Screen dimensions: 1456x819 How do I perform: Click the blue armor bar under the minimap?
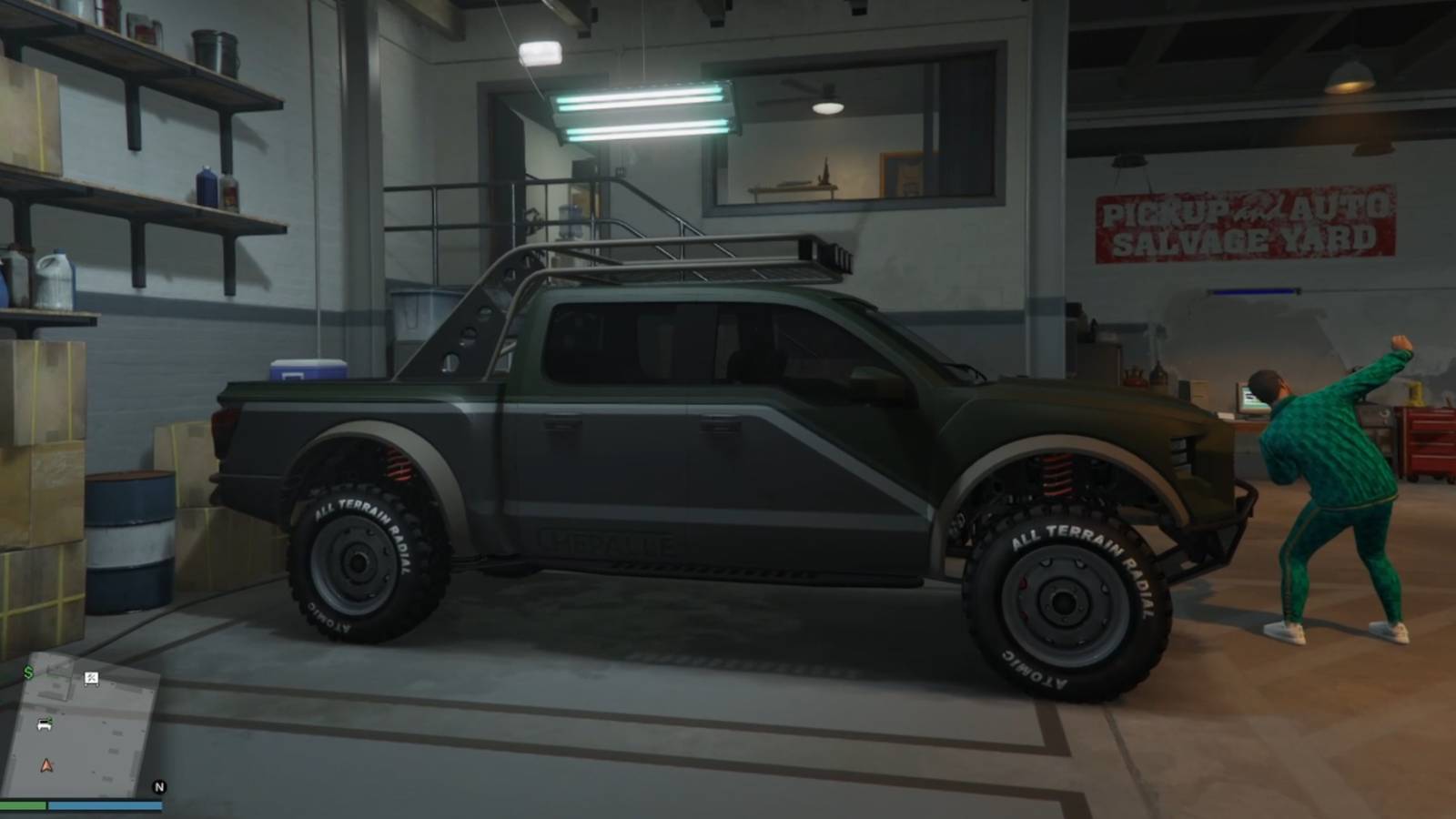coord(106,806)
